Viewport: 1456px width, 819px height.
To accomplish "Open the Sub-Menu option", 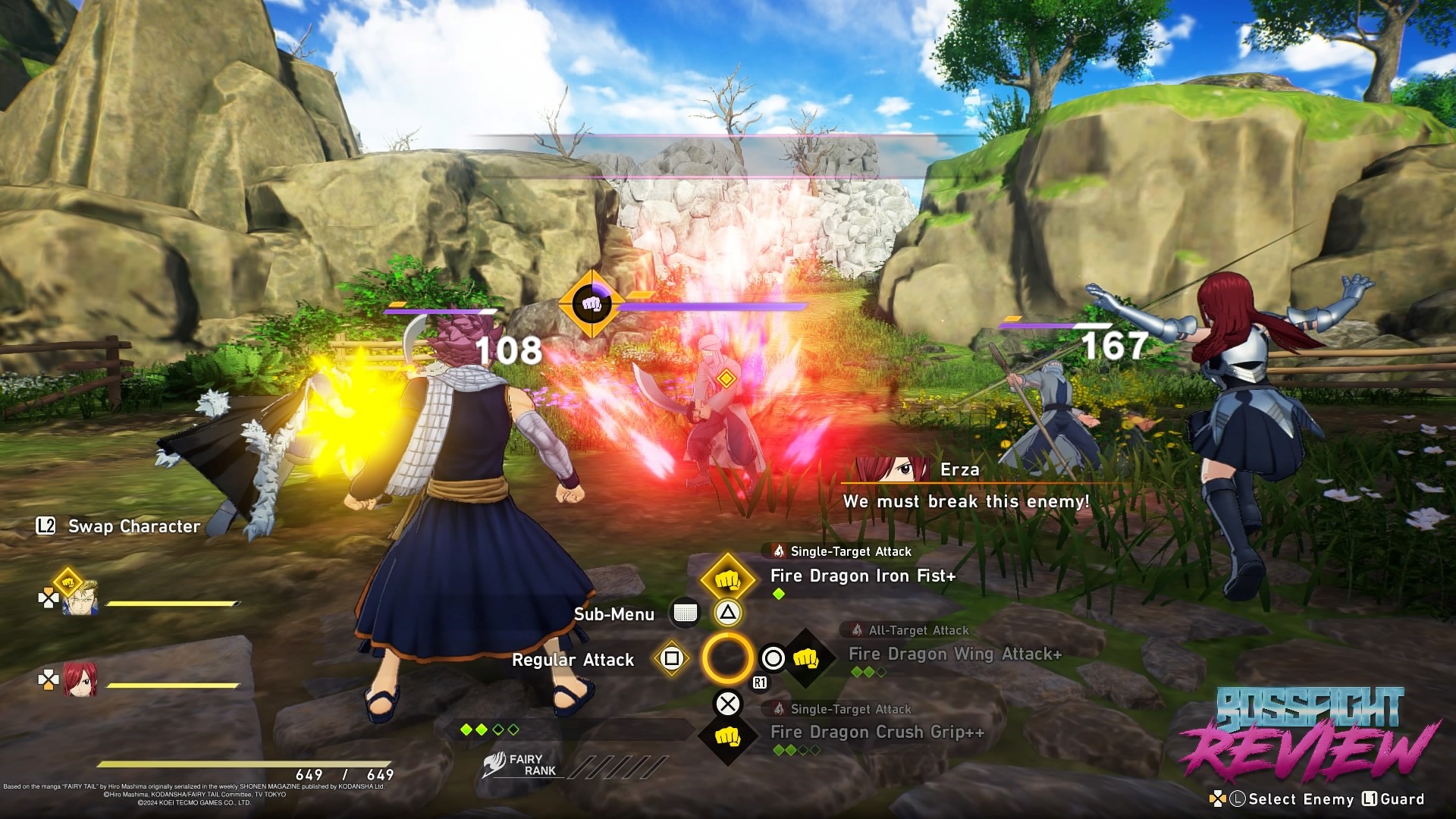I will coord(614,614).
